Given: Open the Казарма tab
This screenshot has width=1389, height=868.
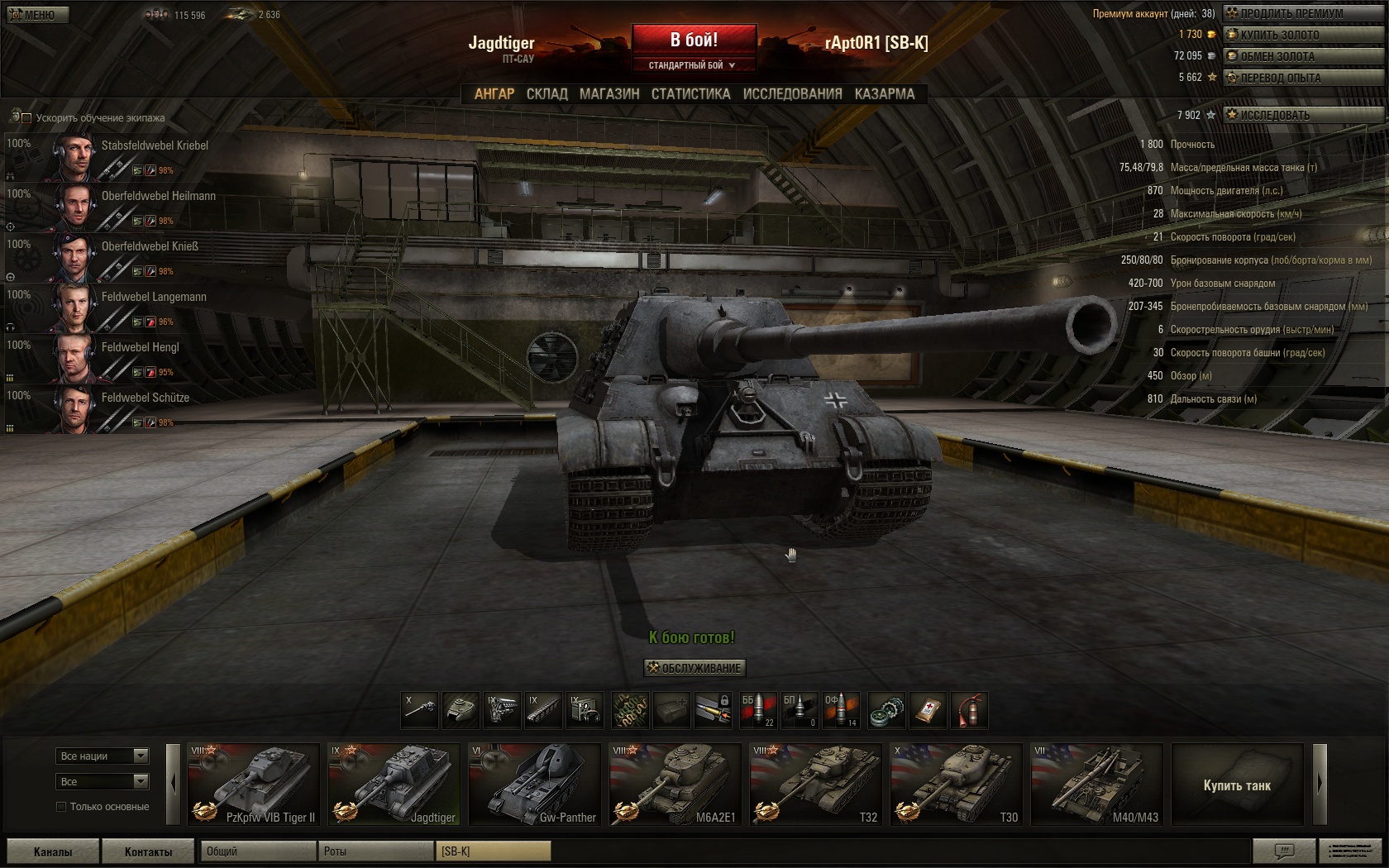Looking at the screenshot, I should (x=885, y=94).
